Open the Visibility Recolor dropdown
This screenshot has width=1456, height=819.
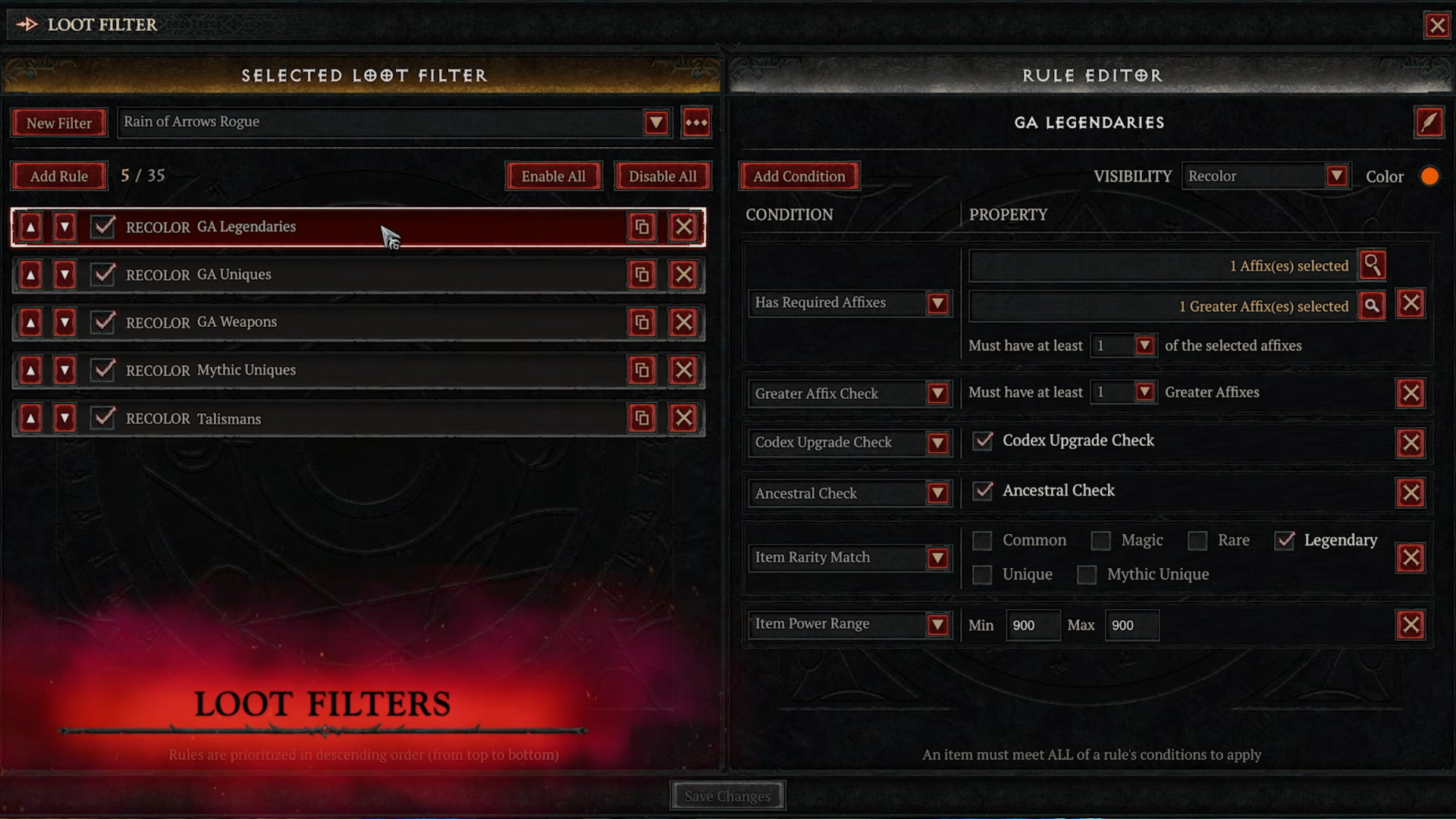[x=1338, y=175]
